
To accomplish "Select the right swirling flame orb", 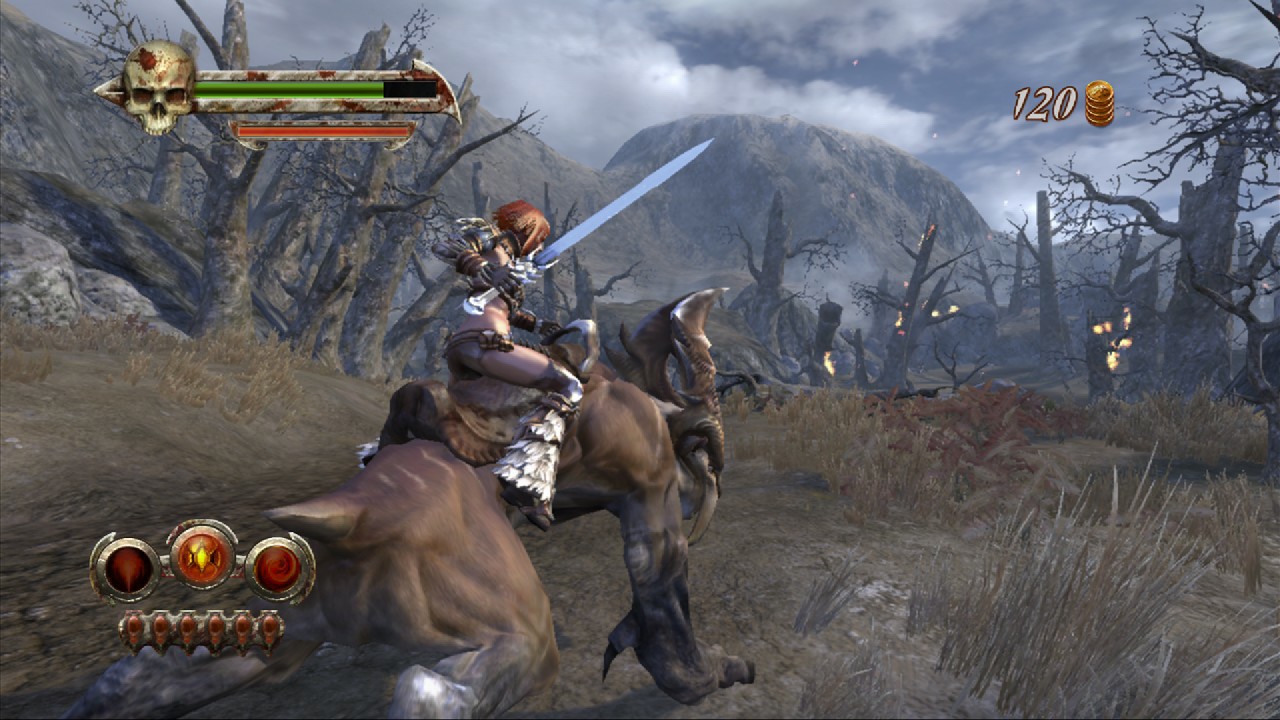I will tap(277, 566).
